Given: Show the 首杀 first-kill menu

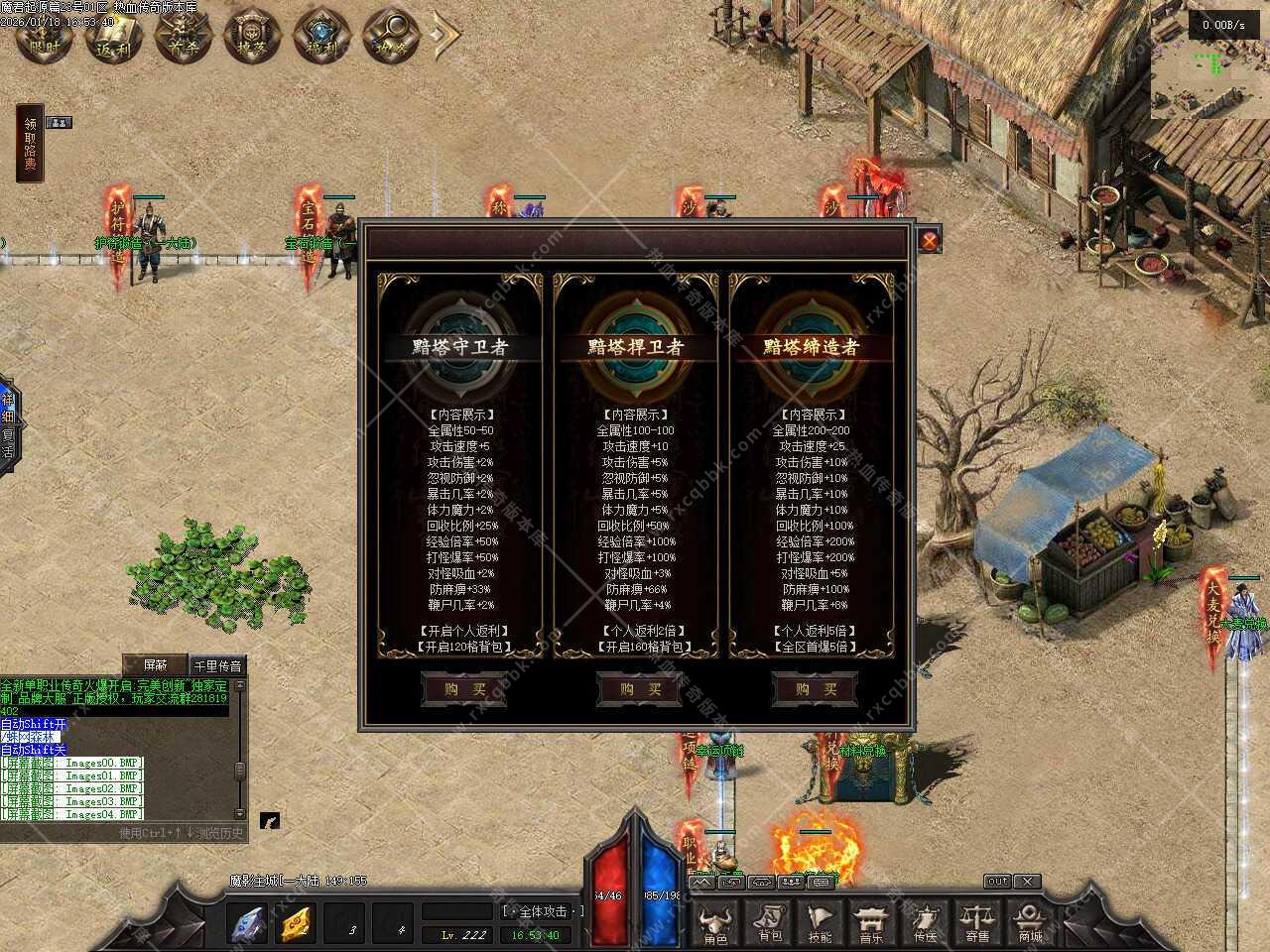Looking at the screenshot, I should tap(185, 37).
